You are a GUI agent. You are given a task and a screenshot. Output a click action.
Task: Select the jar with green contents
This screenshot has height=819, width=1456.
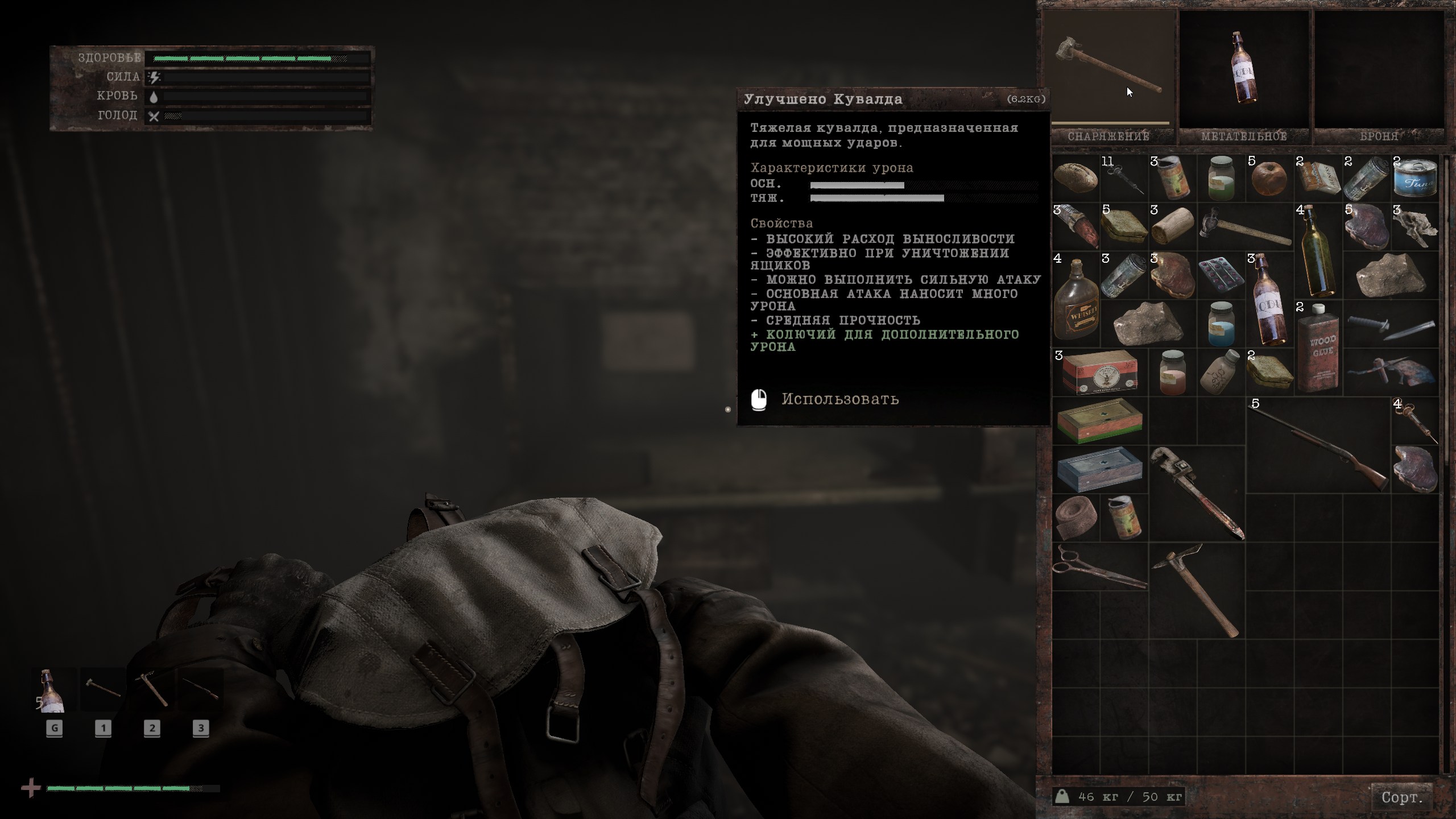tap(1221, 179)
